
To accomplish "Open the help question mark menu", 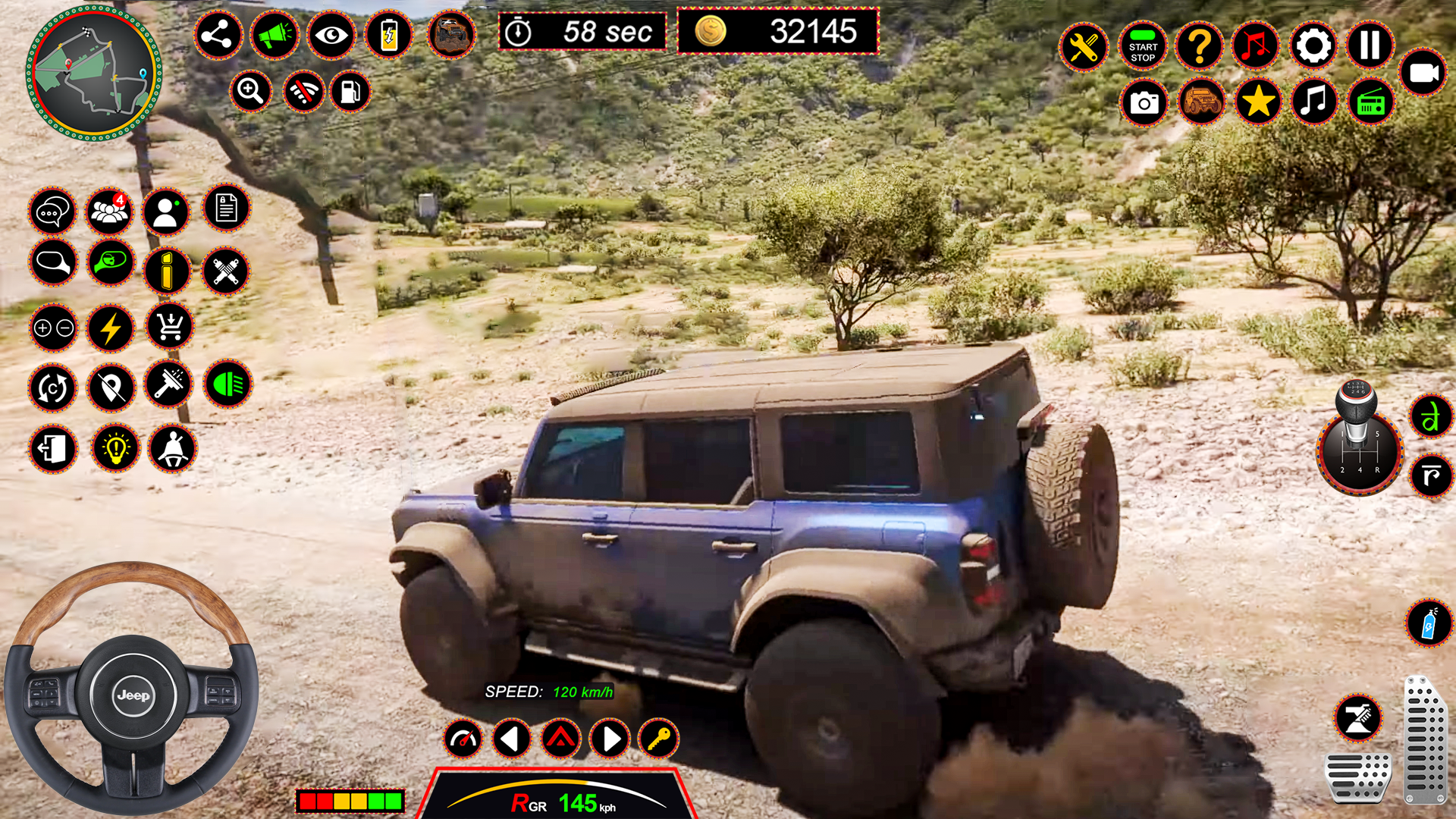I will click(1199, 47).
